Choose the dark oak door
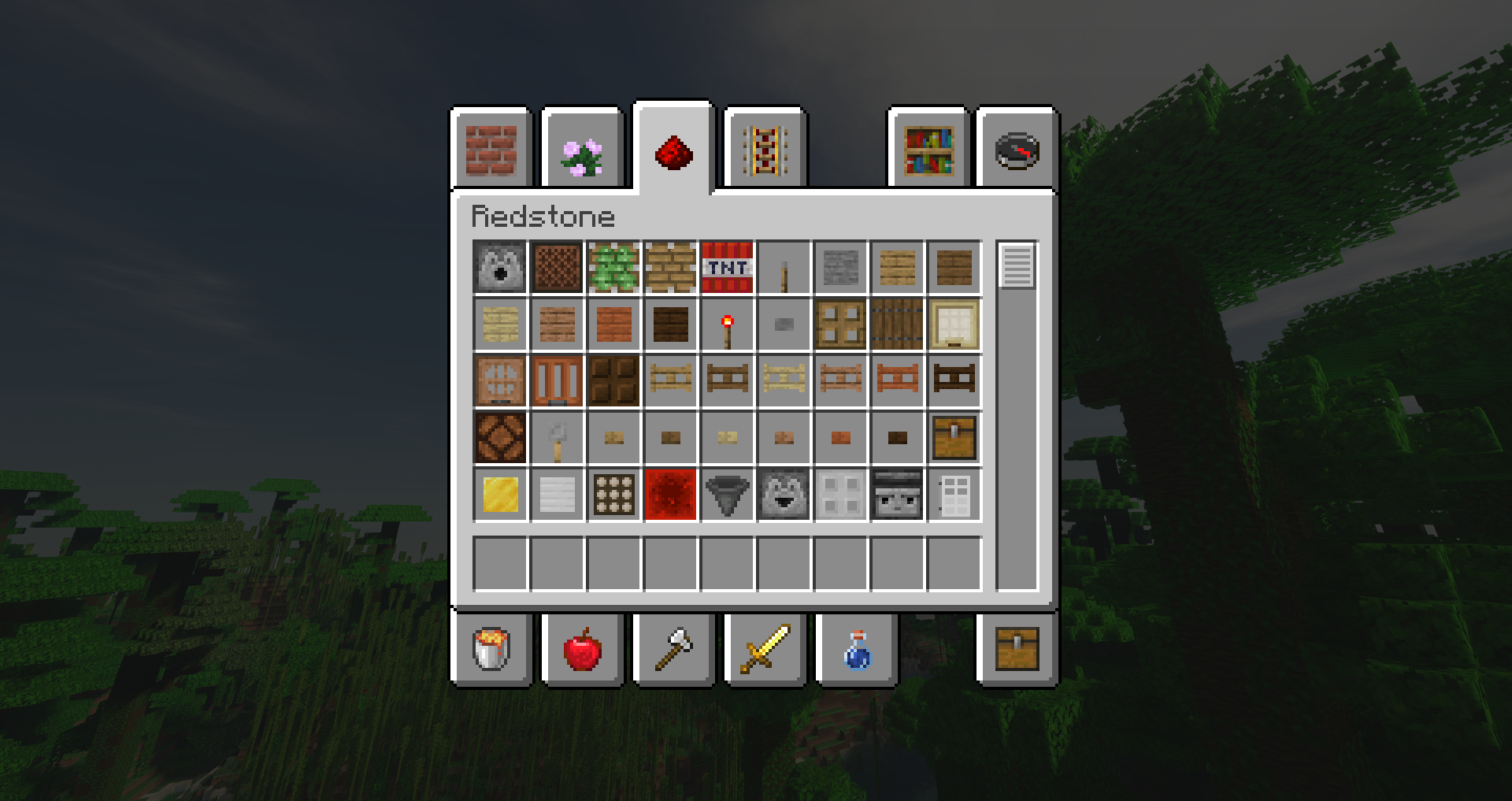Viewport: 1512px width, 801px height. point(613,381)
